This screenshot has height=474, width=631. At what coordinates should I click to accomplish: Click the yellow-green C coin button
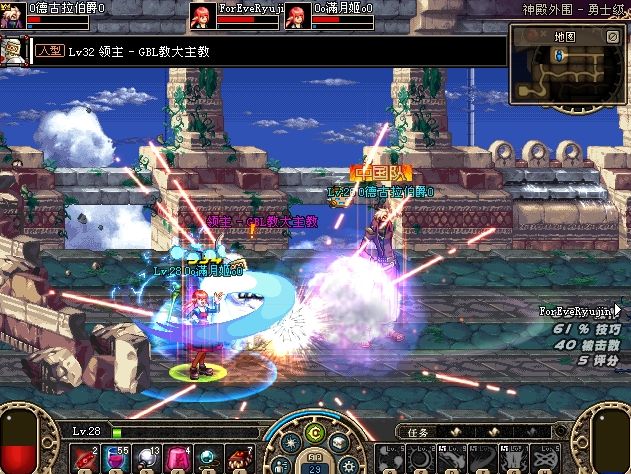point(316,432)
